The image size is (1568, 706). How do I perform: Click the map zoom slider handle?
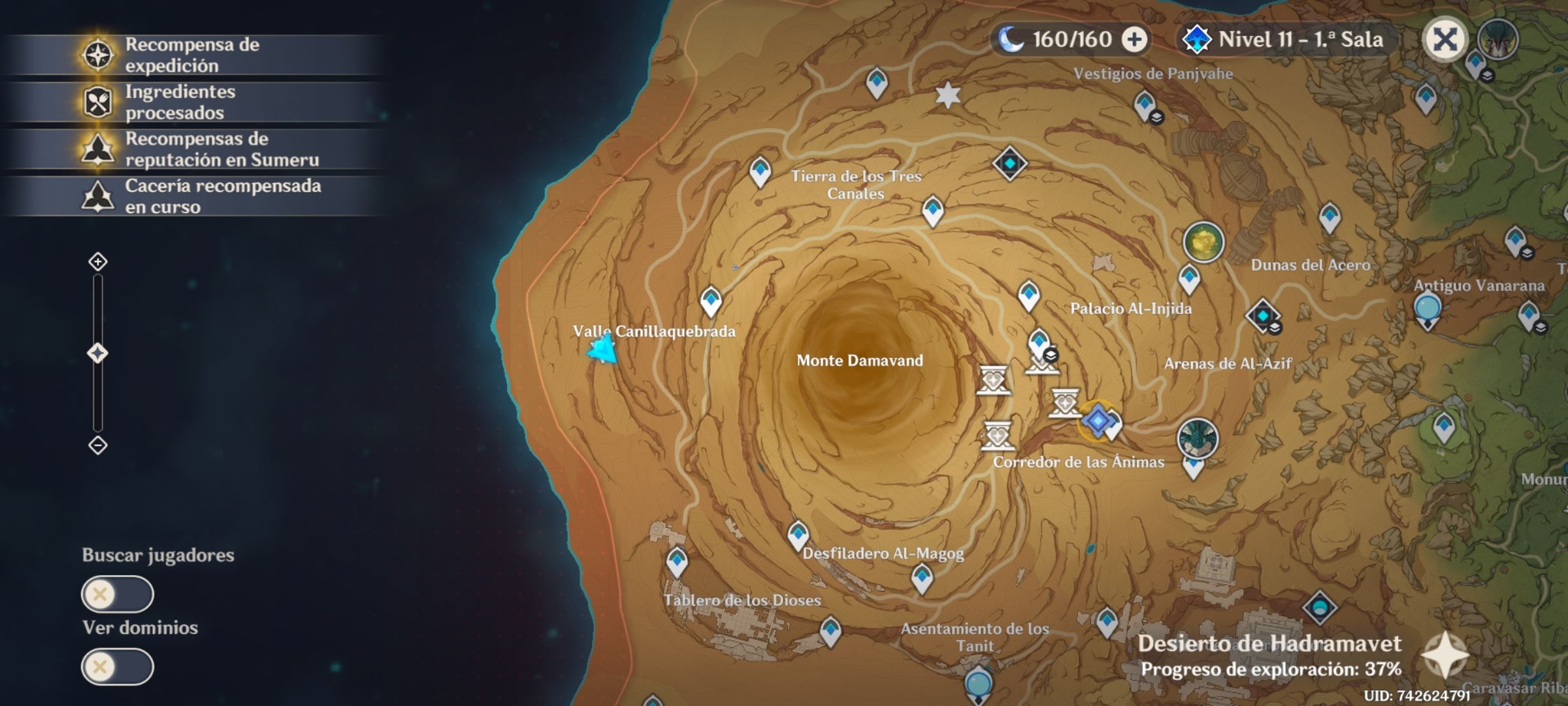coord(97,351)
